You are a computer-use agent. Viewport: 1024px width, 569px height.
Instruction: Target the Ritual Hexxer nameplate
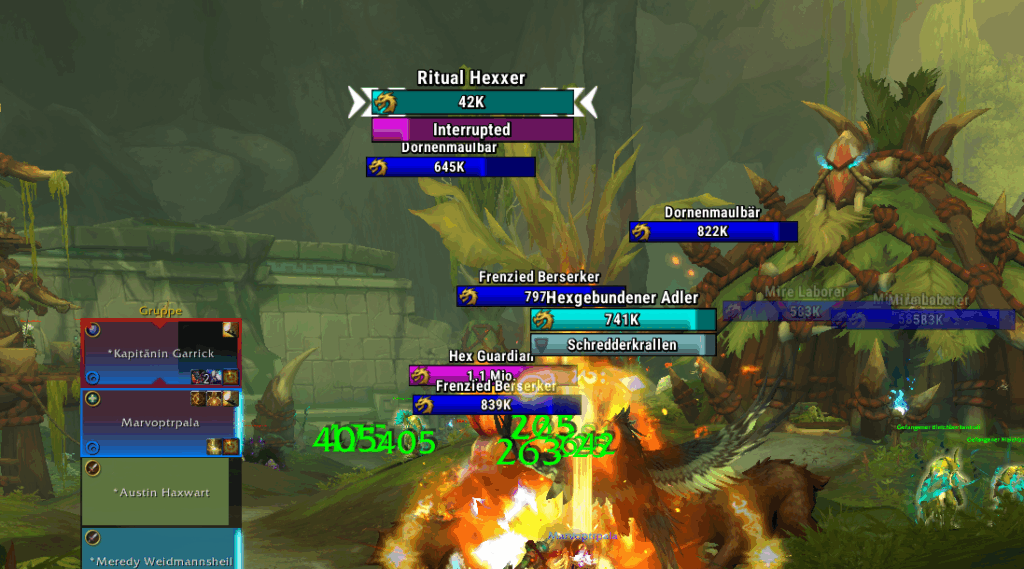(x=472, y=102)
